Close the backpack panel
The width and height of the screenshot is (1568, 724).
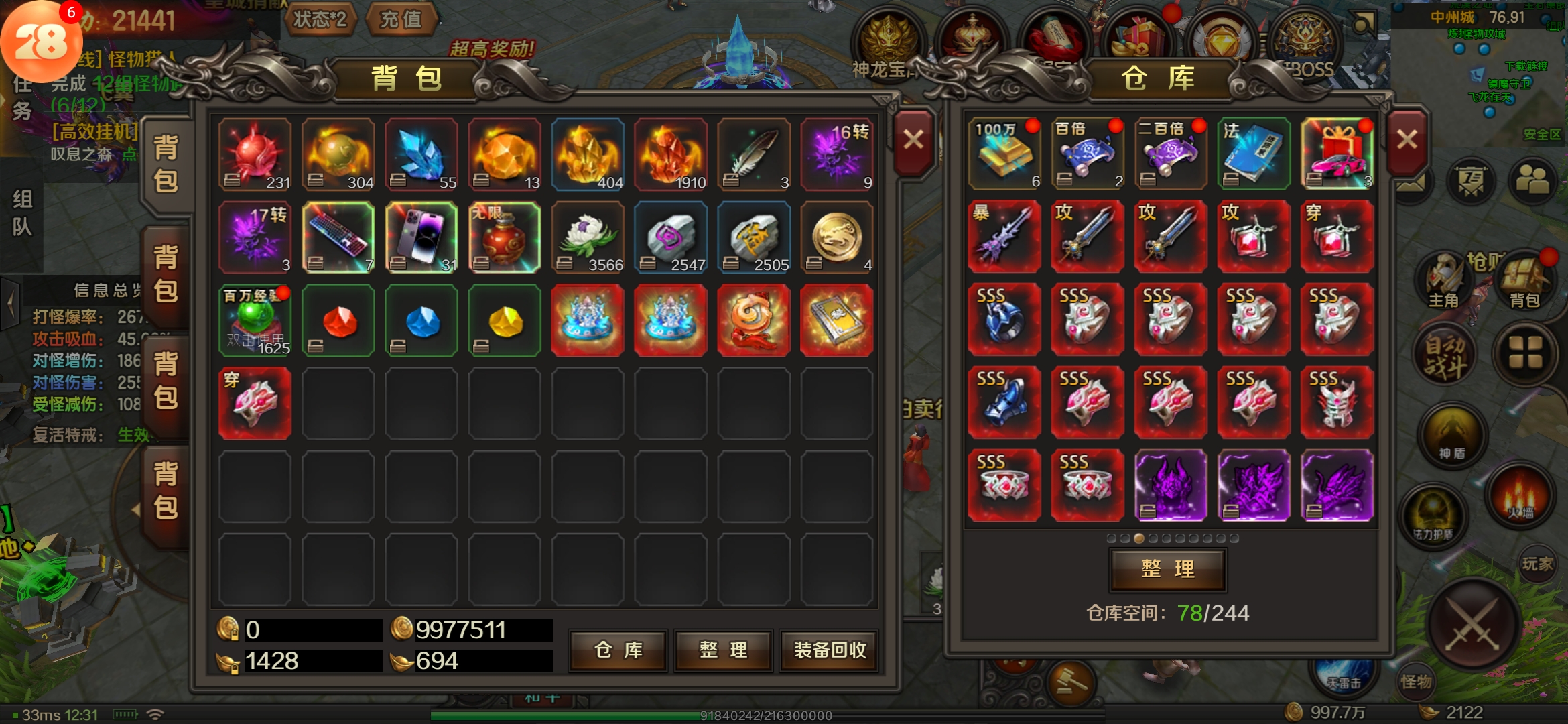tap(913, 140)
